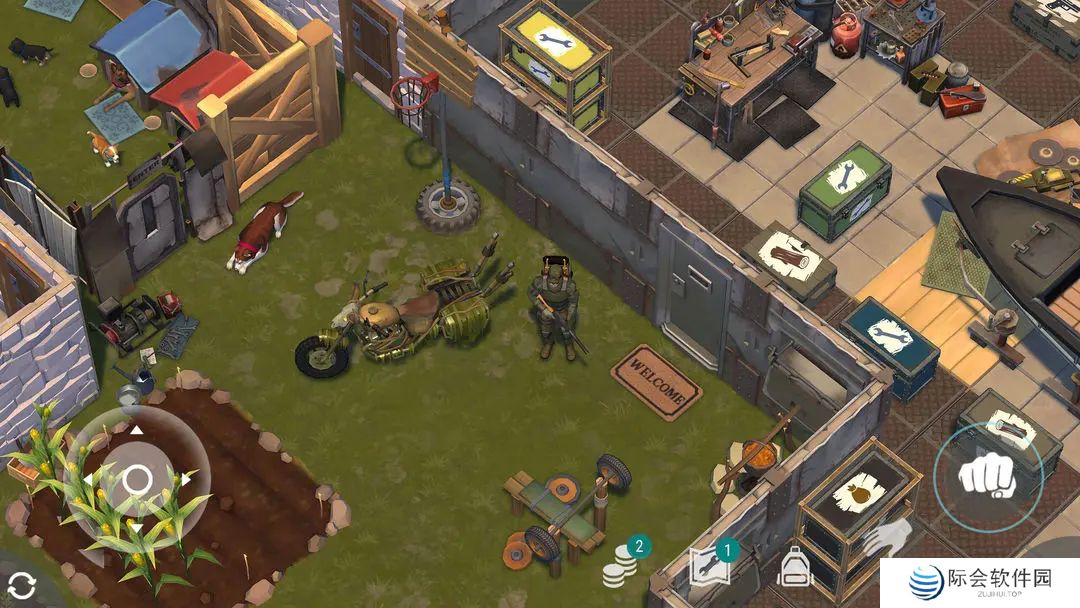Screen dimensions: 1080x608
Task: Tap the virtual joystick center
Action: point(137,480)
